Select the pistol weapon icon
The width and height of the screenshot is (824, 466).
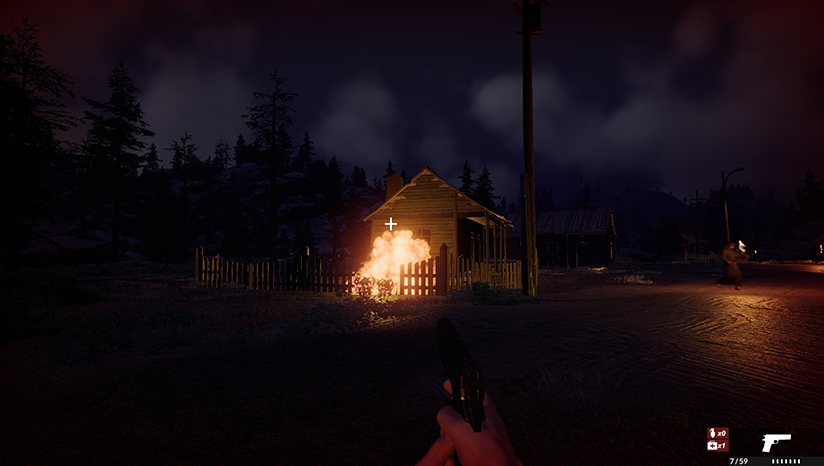(775, 442)
